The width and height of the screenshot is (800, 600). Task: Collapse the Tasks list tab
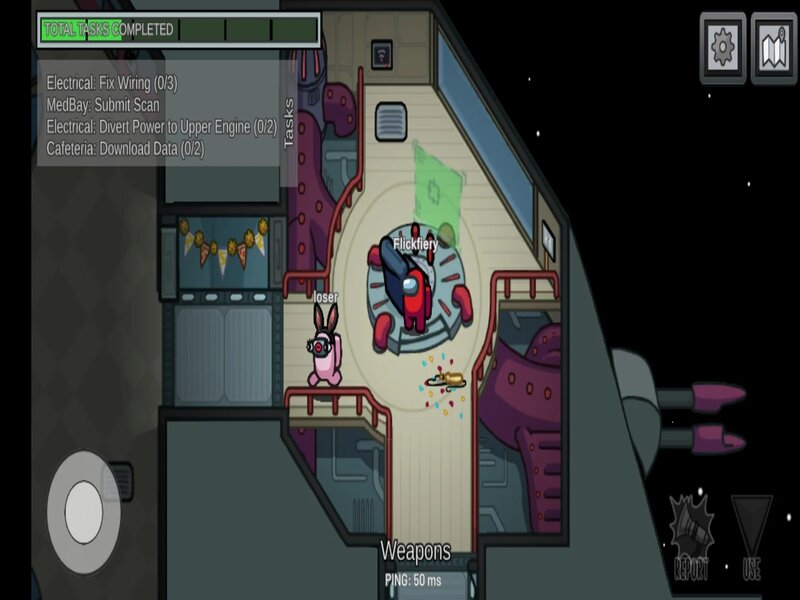click(x=290, y=124)
